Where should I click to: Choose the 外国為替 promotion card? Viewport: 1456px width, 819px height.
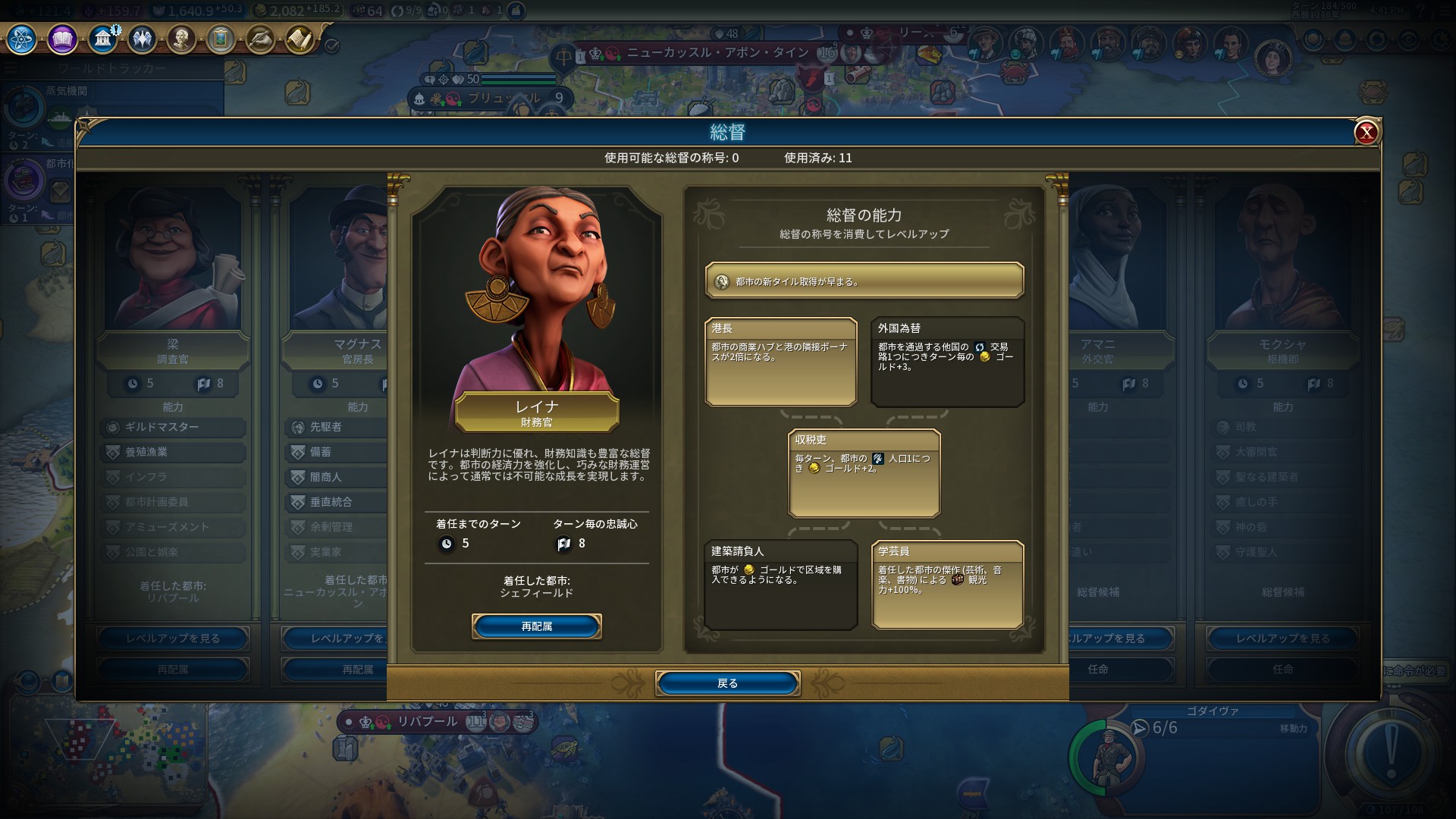tap(947, 362)
